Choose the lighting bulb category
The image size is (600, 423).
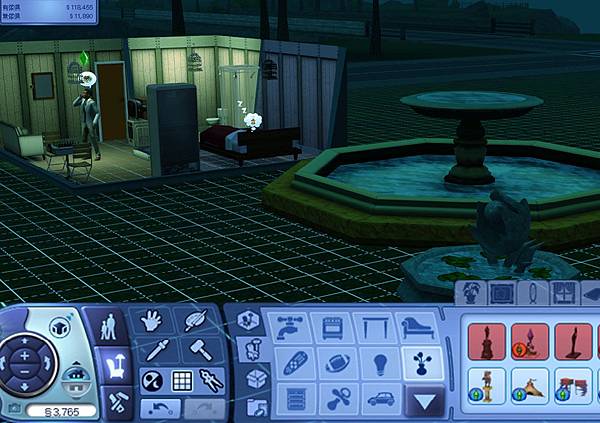click(x=379, y=364)
